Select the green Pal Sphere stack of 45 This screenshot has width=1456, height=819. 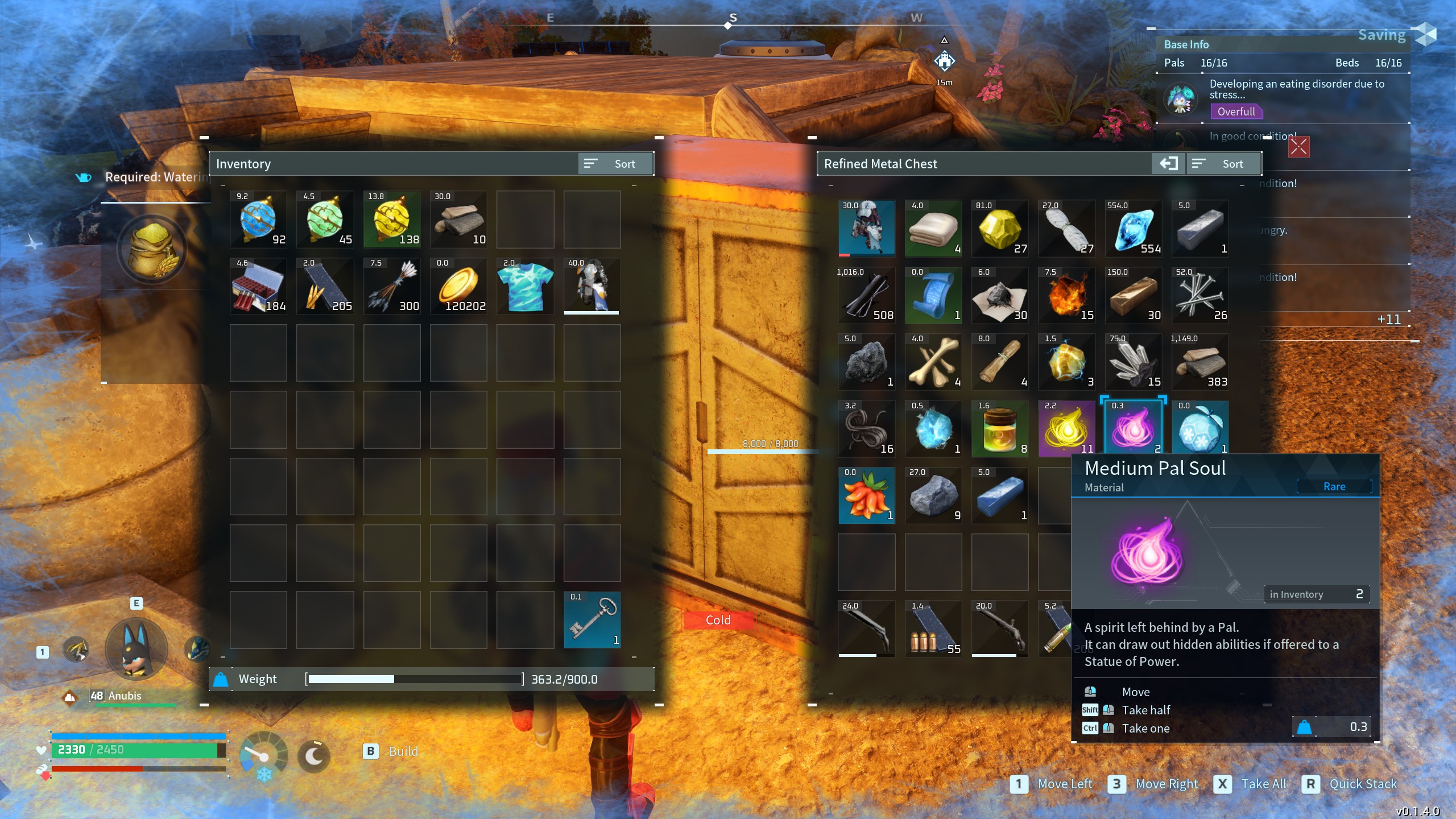(325, 220)
